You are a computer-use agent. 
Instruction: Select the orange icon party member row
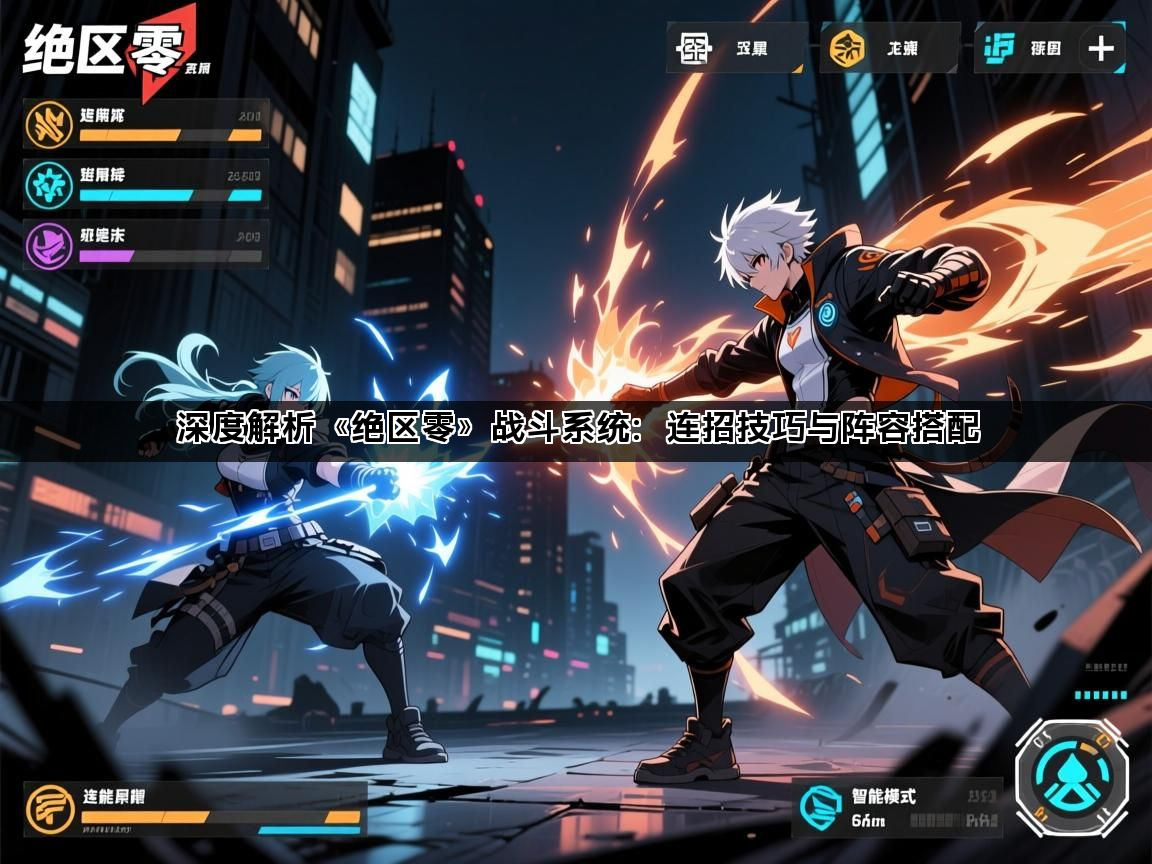coord(146,124)
